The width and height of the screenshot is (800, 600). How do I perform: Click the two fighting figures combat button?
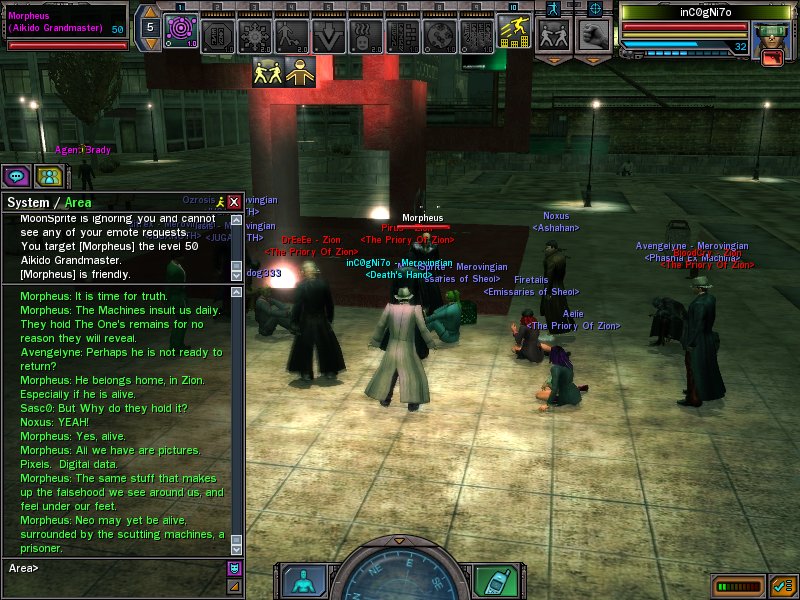[553, 35]
